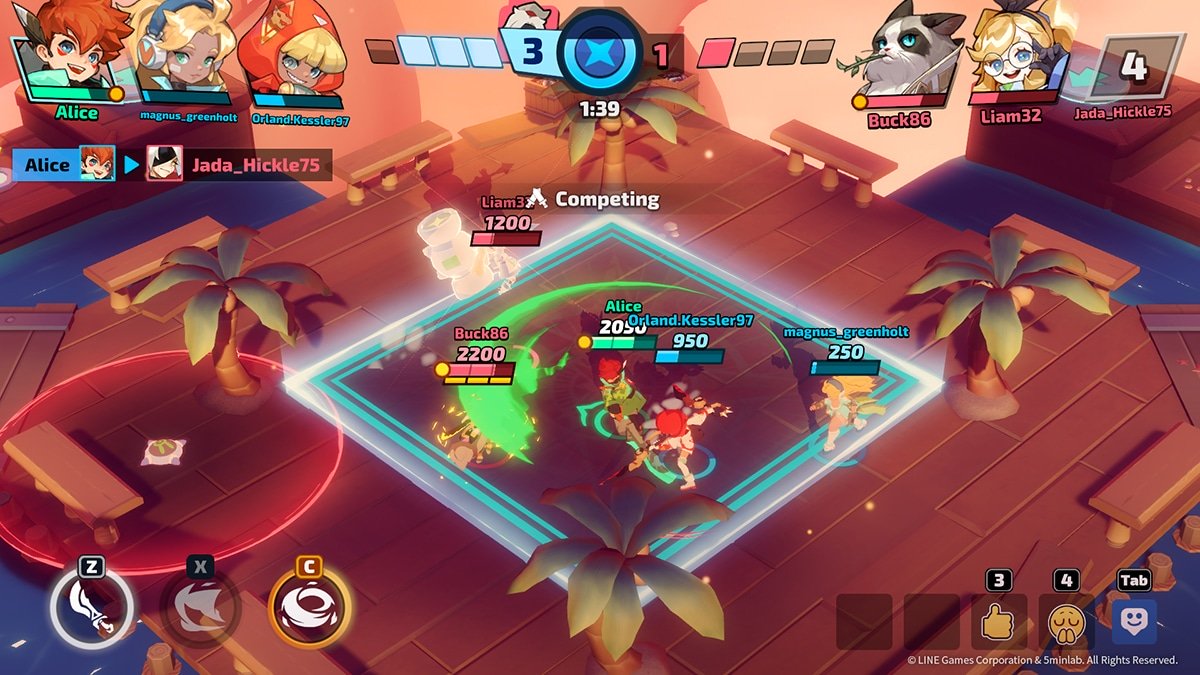
Task: Send the praying face emote
Action: click(1066, 622)
